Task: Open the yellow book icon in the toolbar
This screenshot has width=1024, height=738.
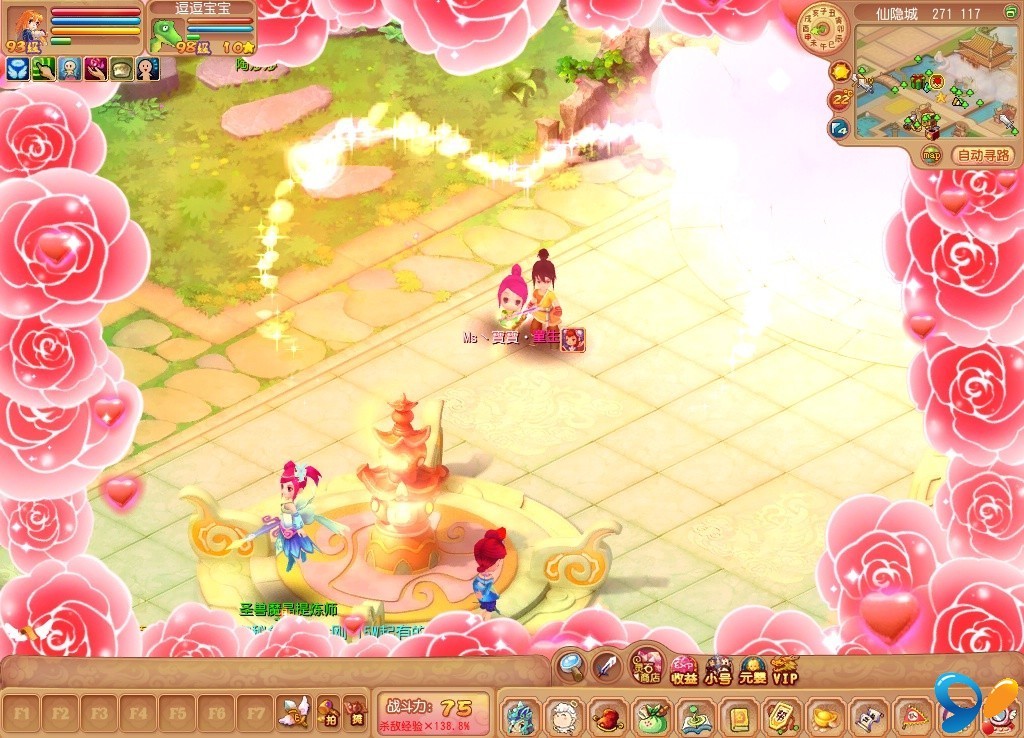Action: 737,717
